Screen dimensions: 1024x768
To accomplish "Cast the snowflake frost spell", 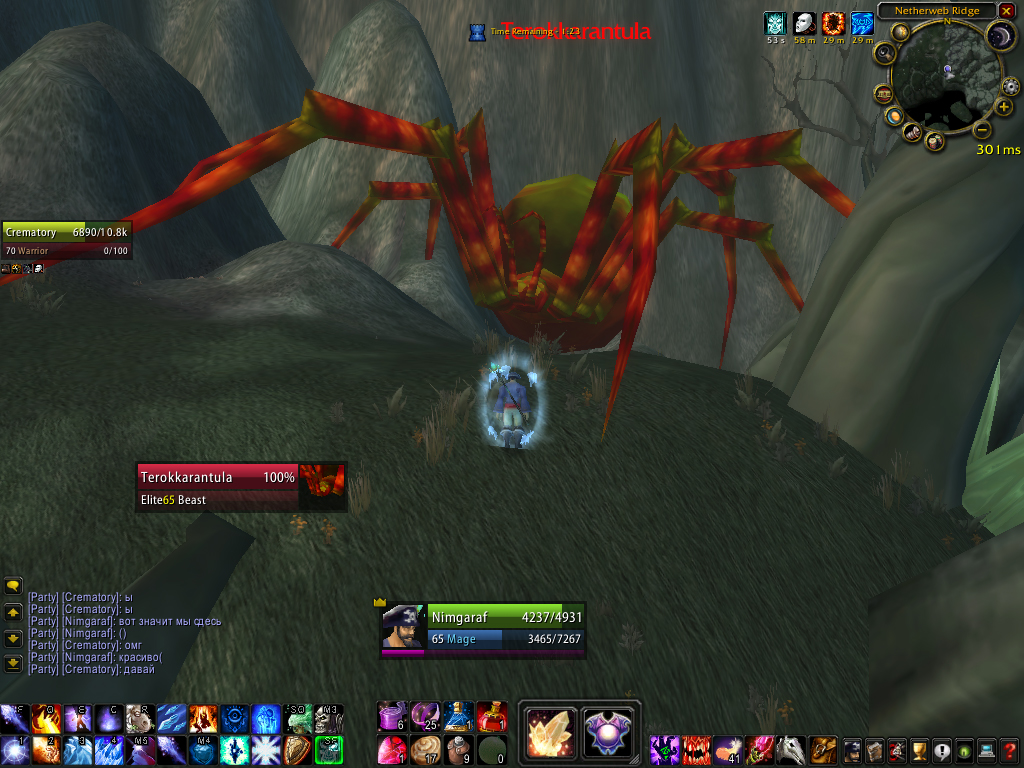I will point(267,749).
